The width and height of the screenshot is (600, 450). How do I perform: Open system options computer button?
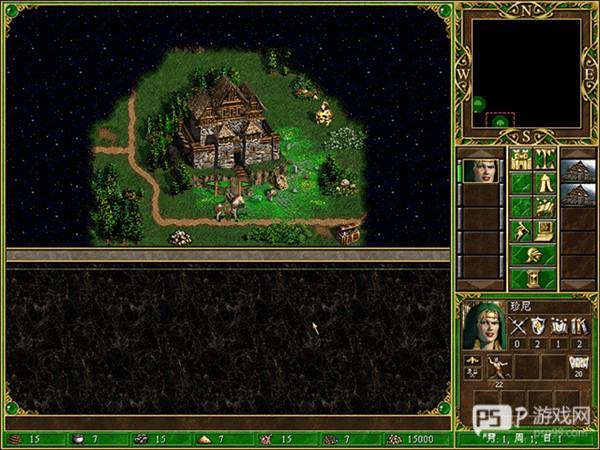(545, 231)
